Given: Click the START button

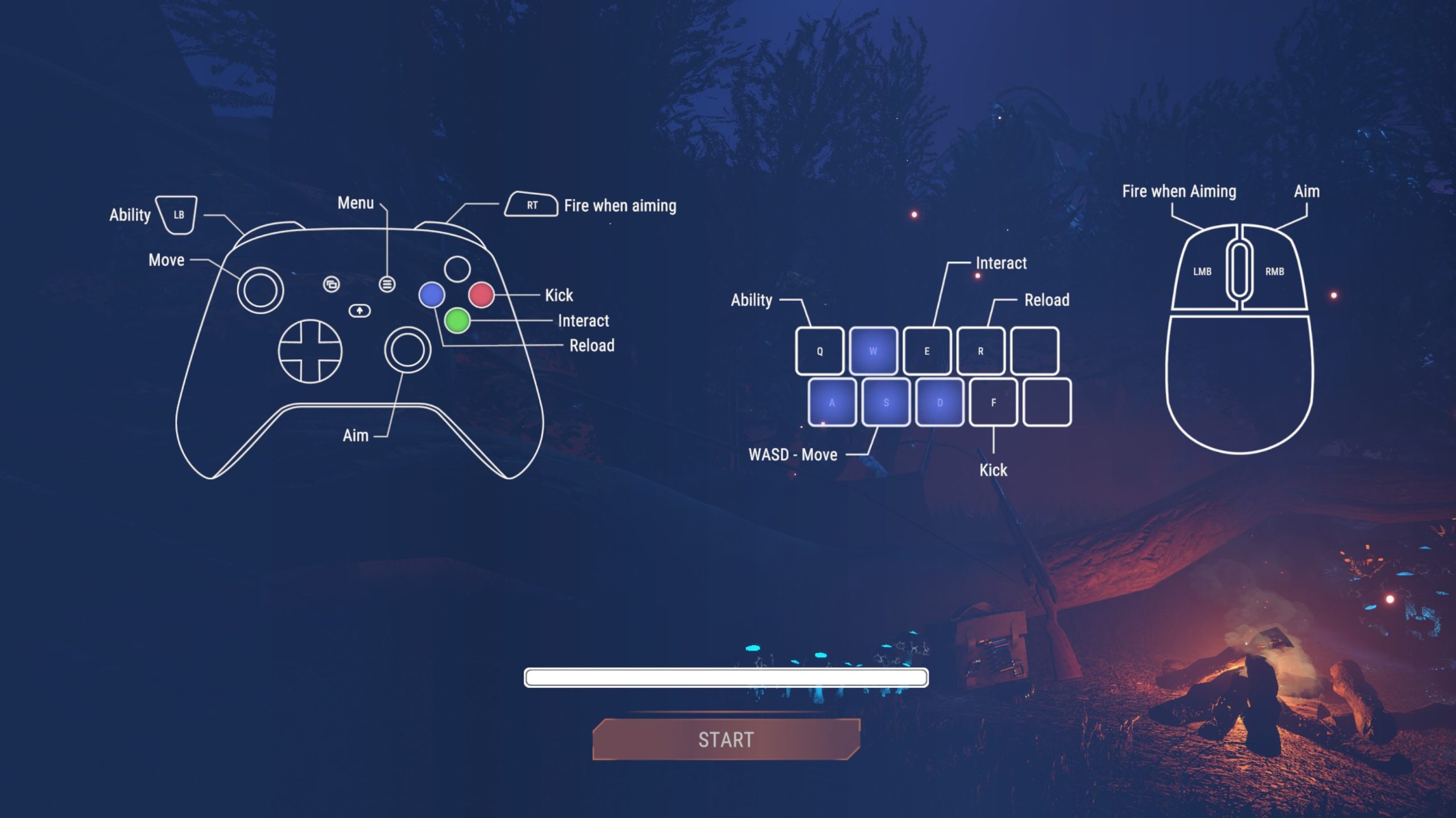Looking at the screenshot, I should coord(726,739).
